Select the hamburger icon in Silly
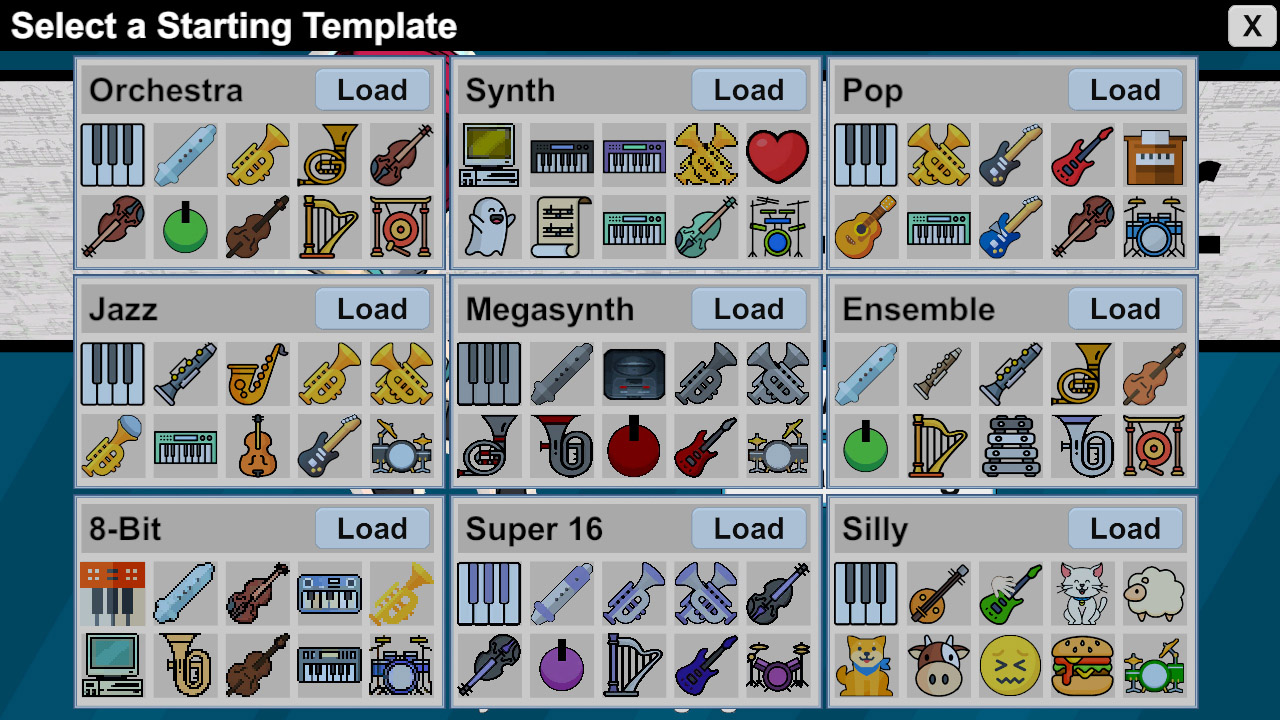The height and width of the screenshot is (720, 1280). (x=1082, y=666)
